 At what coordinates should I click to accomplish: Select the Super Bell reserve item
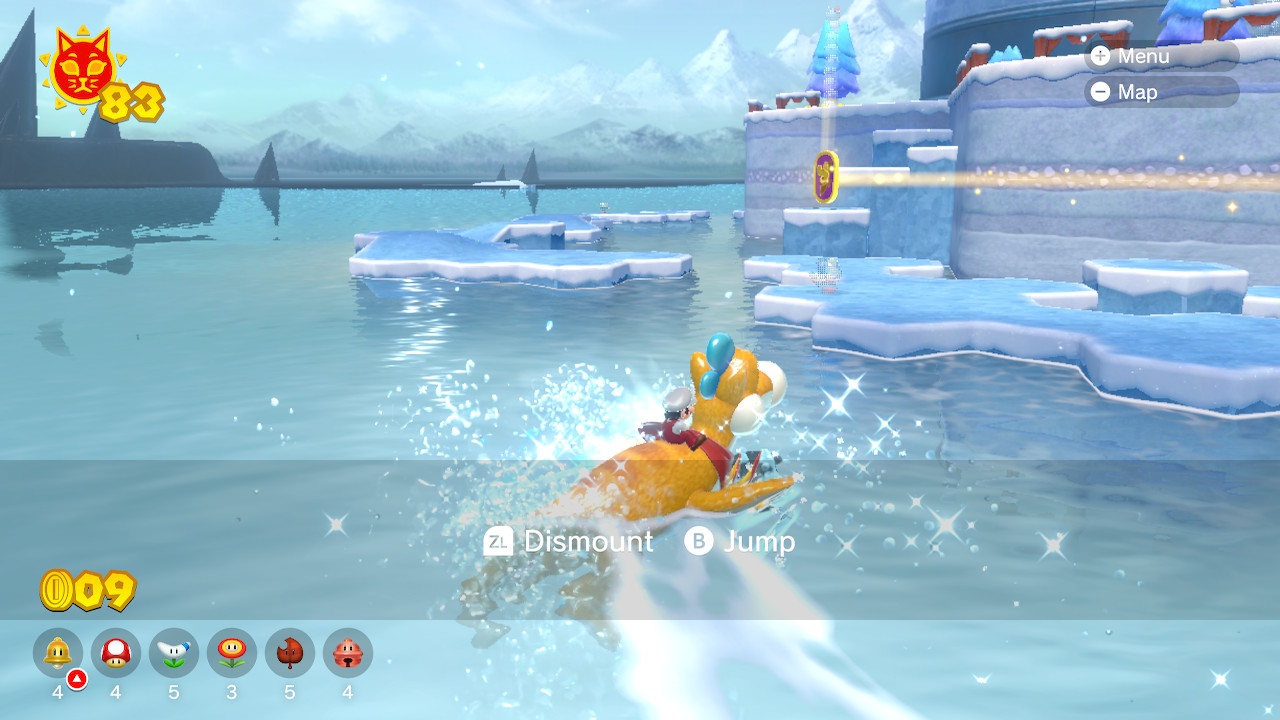point(58,653)
